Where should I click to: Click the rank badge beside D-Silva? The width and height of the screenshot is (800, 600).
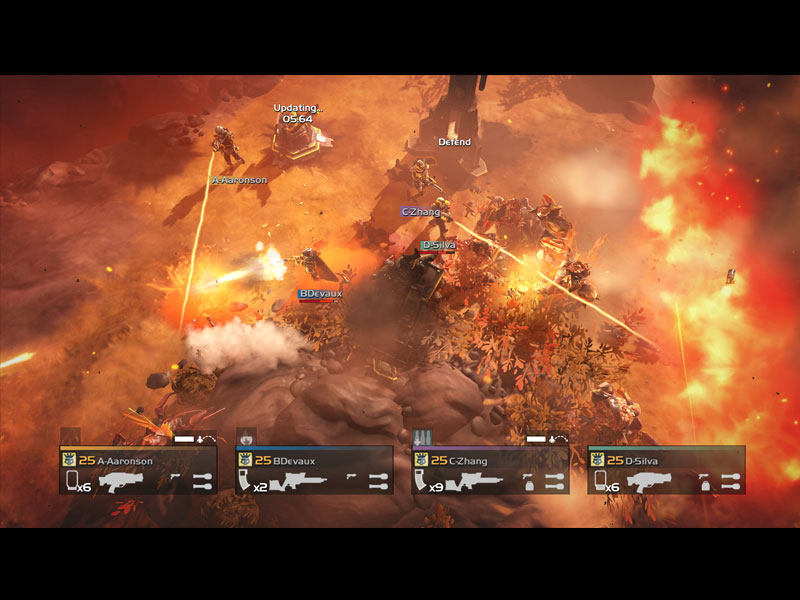click(597, 460)
